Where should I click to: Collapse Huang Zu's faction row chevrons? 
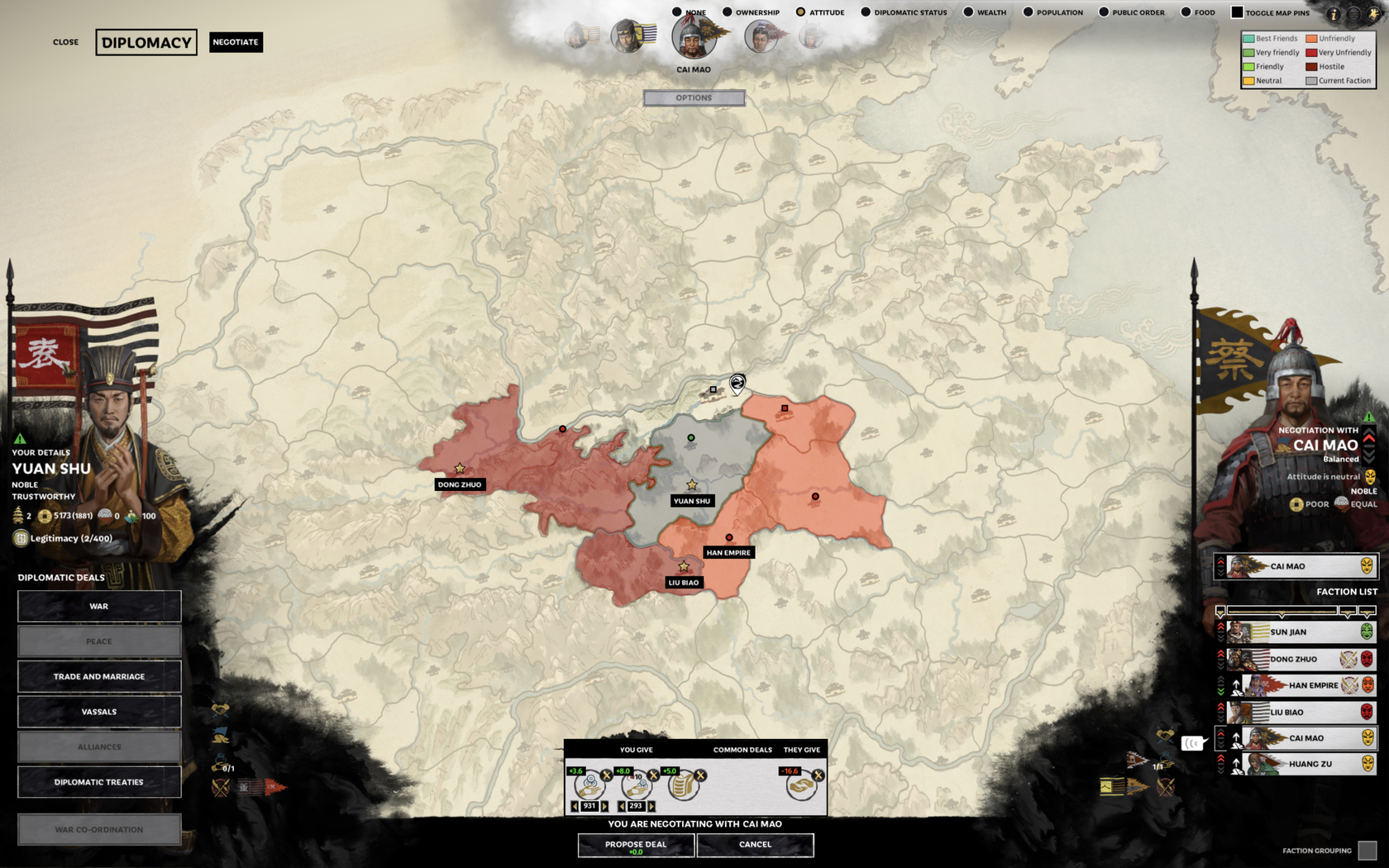click(x=1220, y=770)
